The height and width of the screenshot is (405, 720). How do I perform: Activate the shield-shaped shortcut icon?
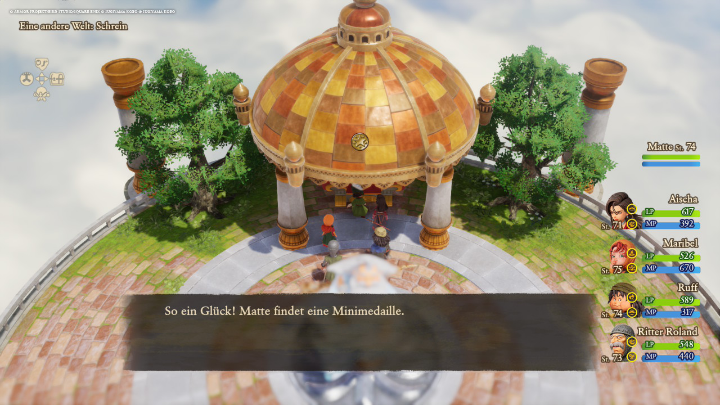tap(42, 63)
